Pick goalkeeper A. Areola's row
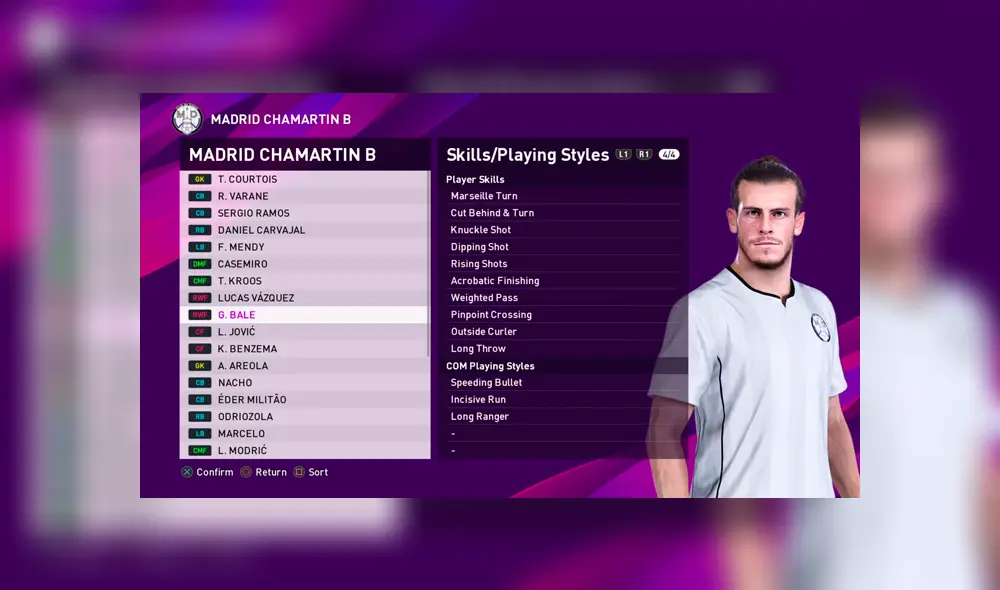1000x590 pixels. (304, 366)
